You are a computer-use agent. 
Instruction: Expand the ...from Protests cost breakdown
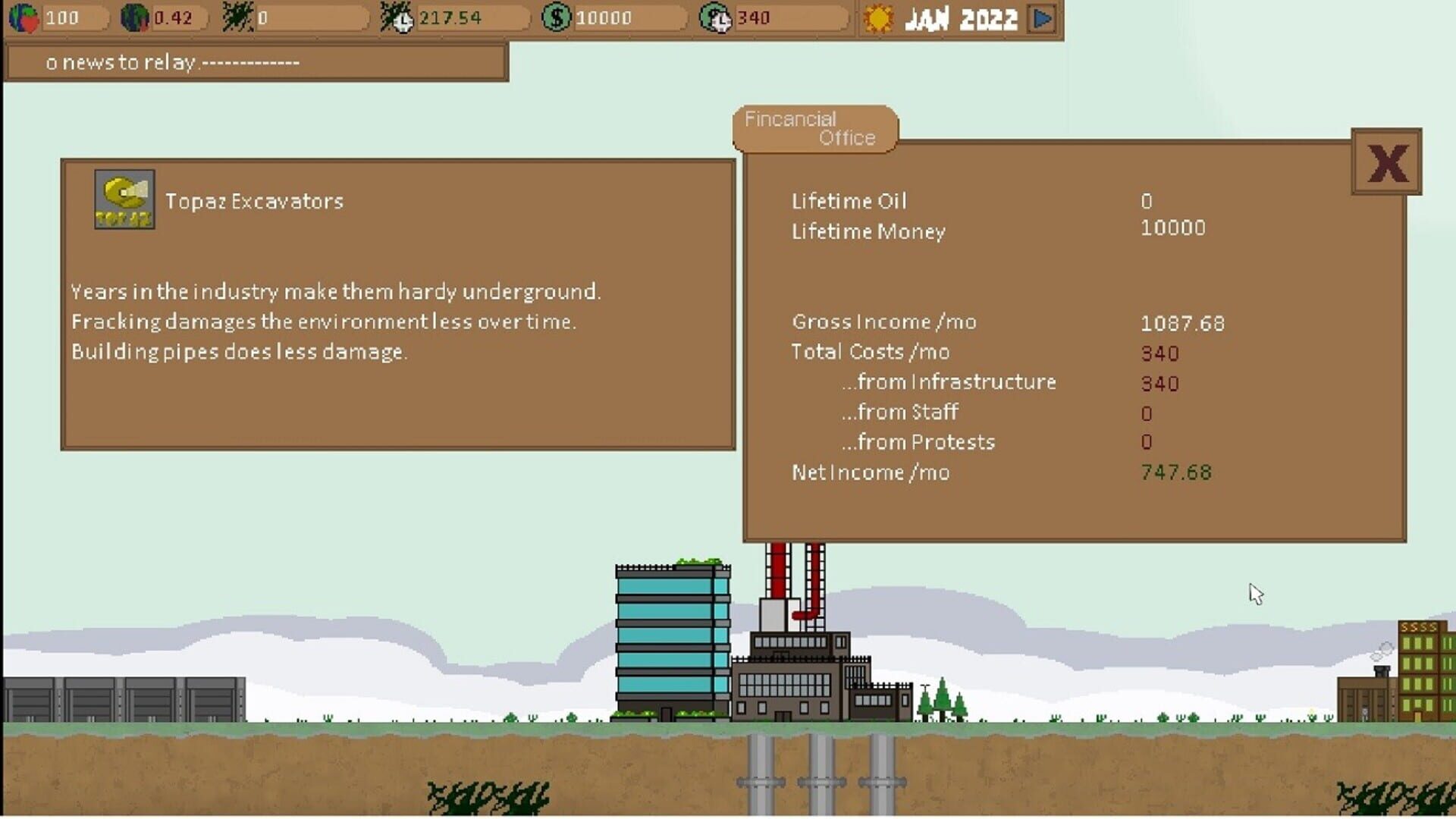(x=918, y=441)
